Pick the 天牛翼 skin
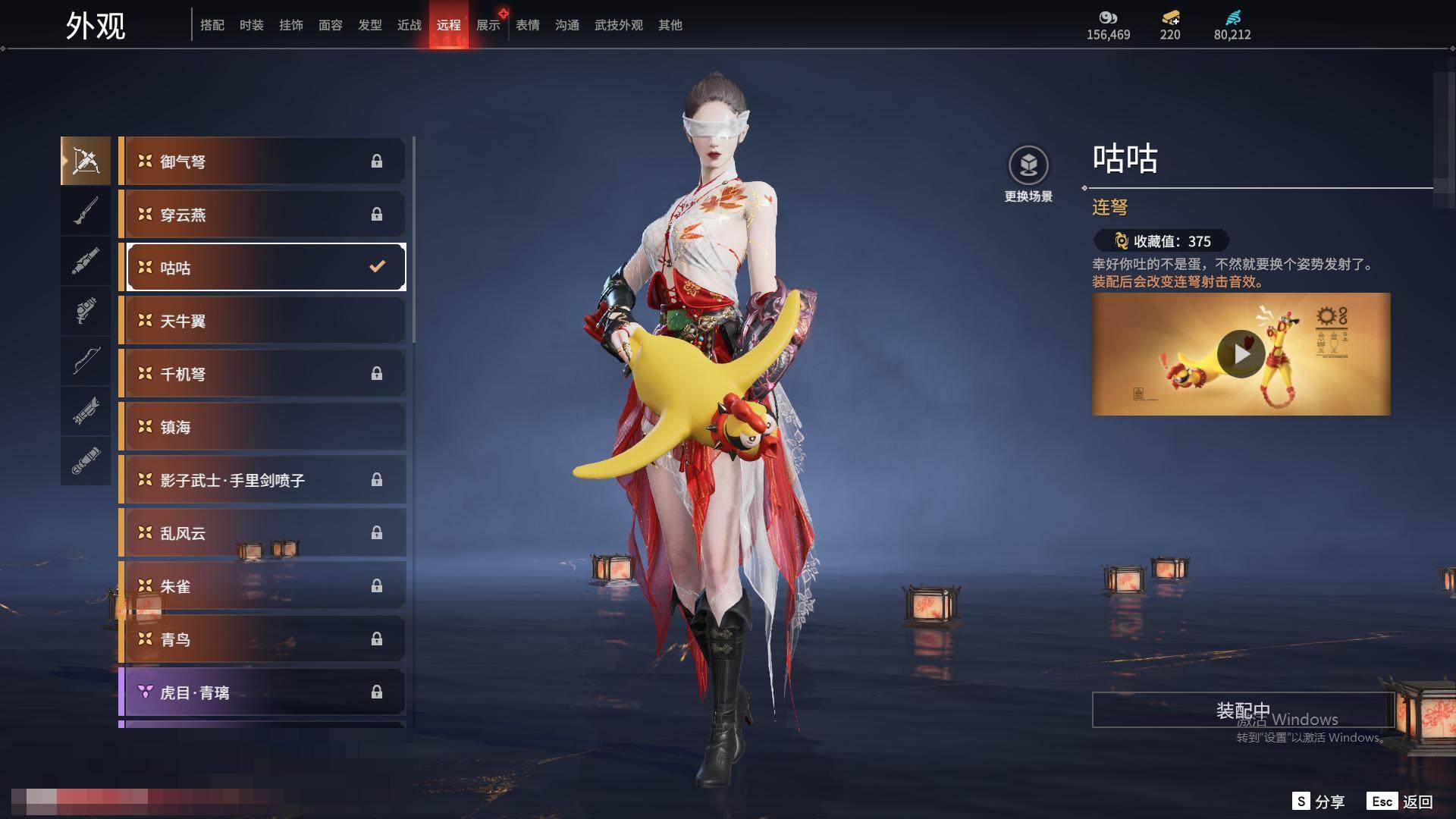1456x819 pixels. tap(262, 320)
